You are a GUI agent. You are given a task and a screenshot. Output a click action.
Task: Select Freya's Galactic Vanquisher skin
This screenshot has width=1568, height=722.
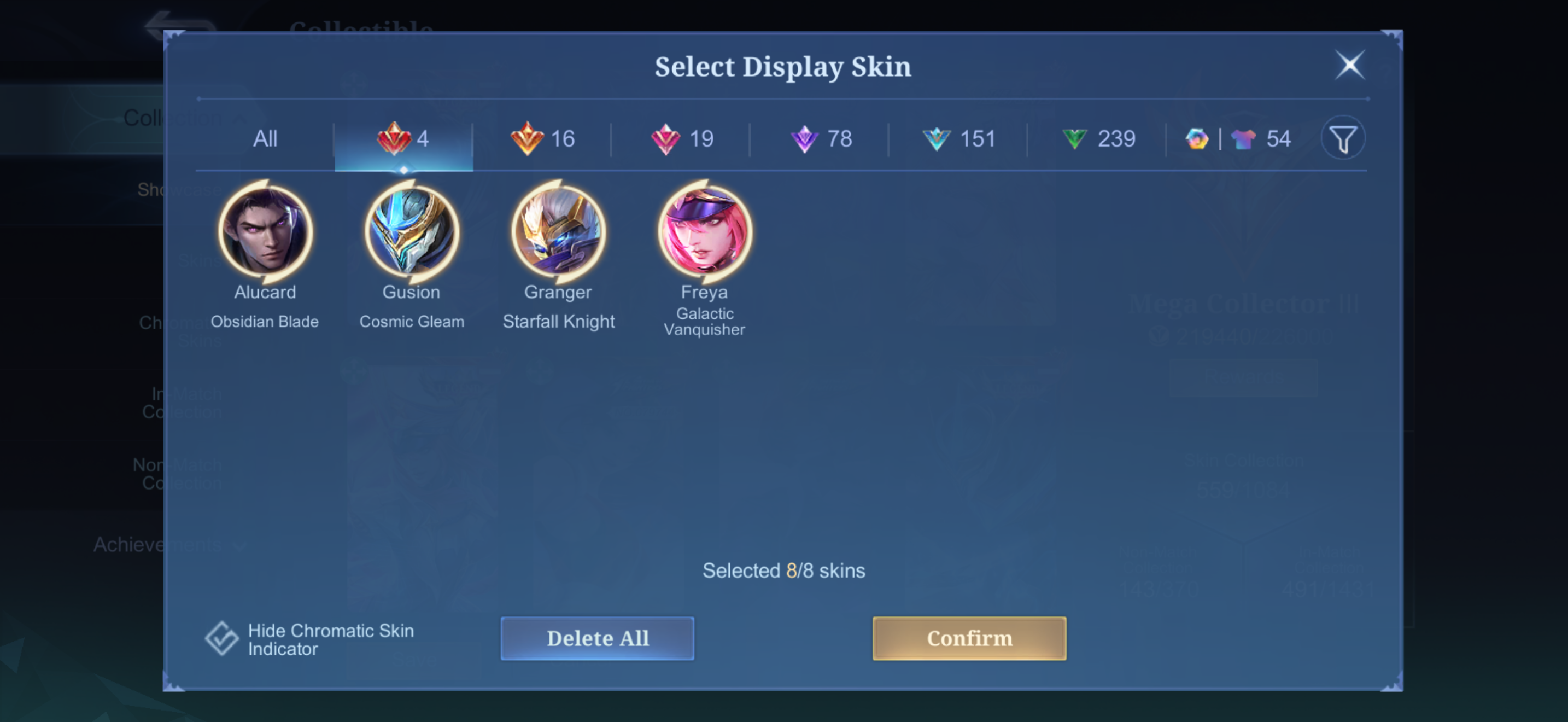coord(704,232)
